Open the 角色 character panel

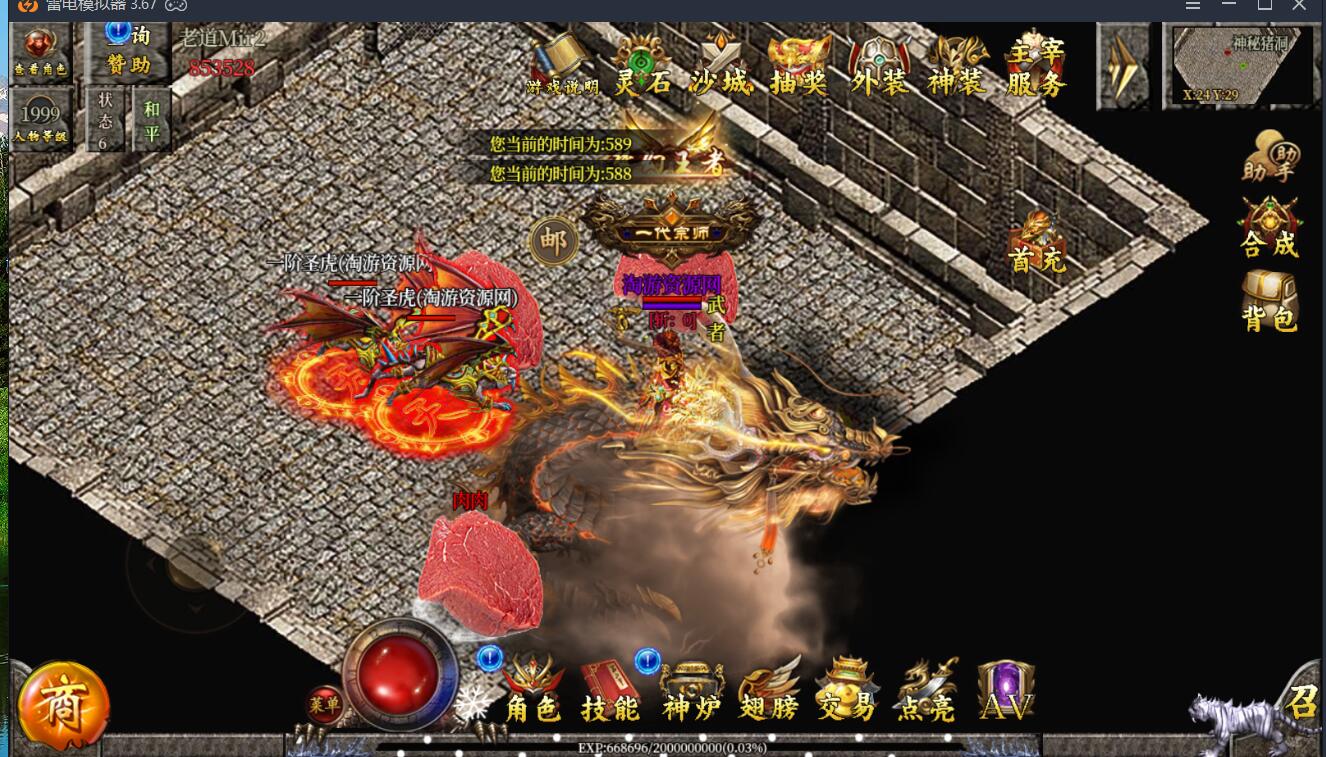pyautogui.click(x=532, y=692)
